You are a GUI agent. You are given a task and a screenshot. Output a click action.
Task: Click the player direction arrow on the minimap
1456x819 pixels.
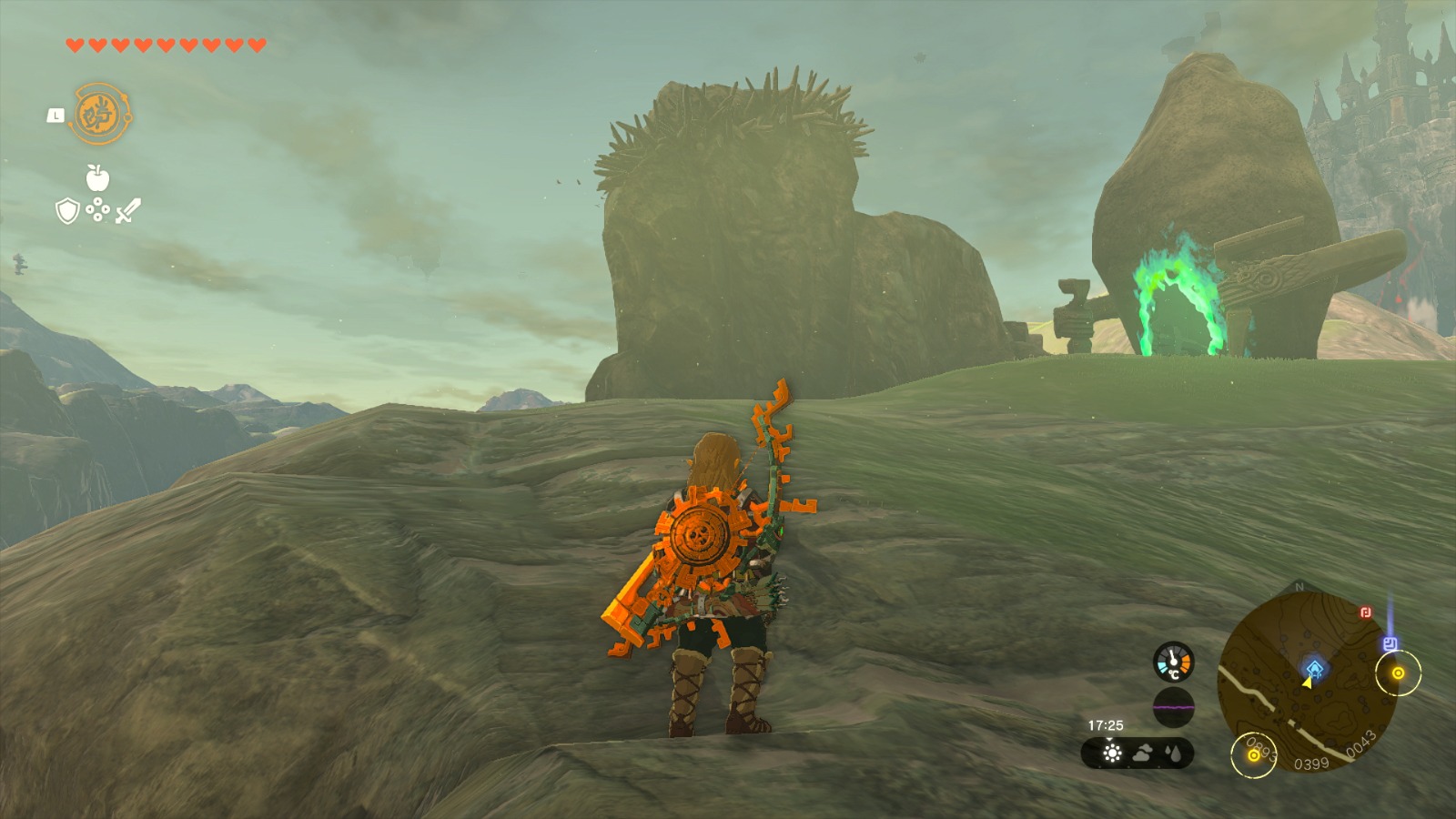click(x=1308, y=684)
